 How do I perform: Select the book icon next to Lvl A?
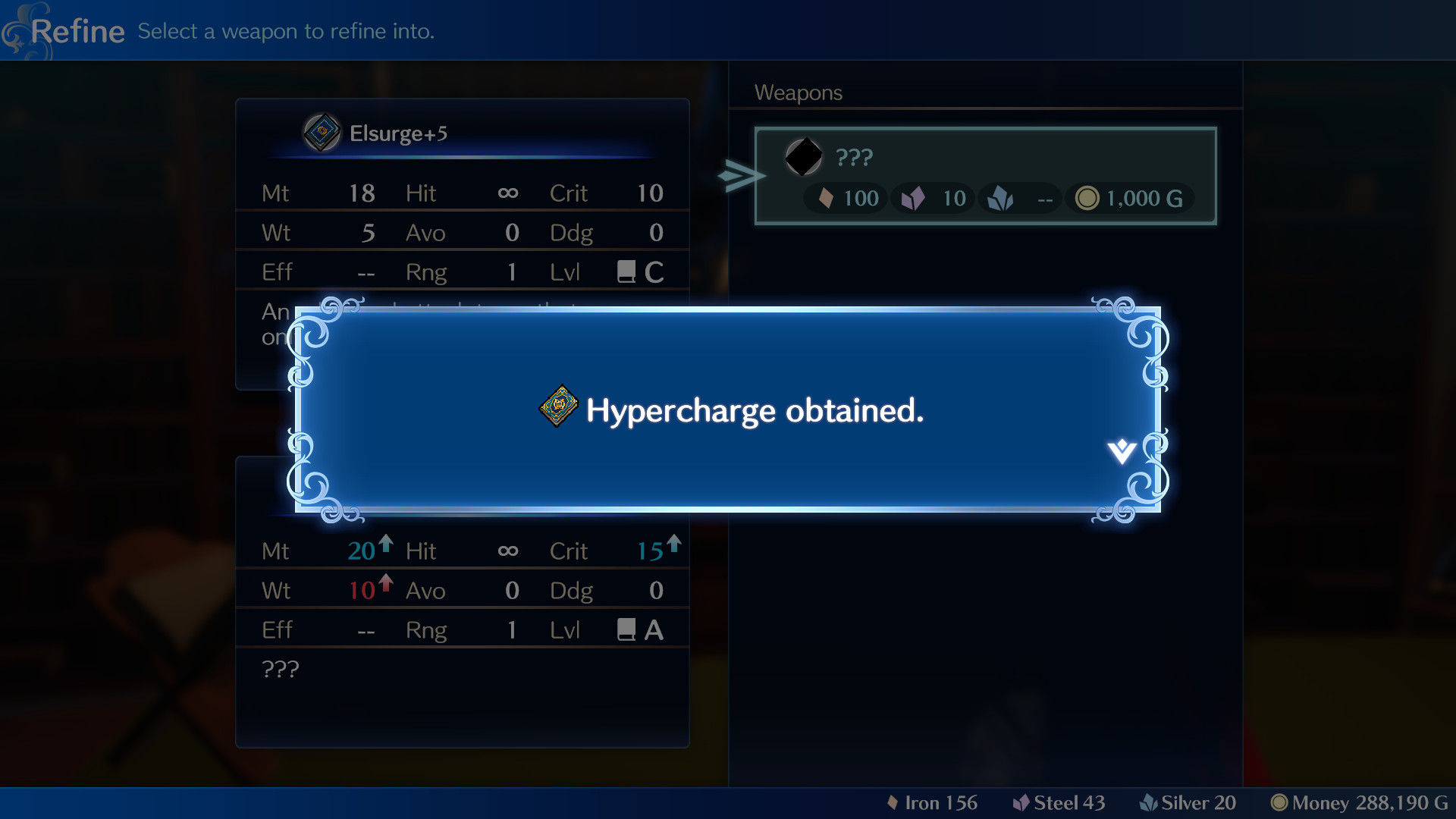pyautogui.click(x=626, y=629)
